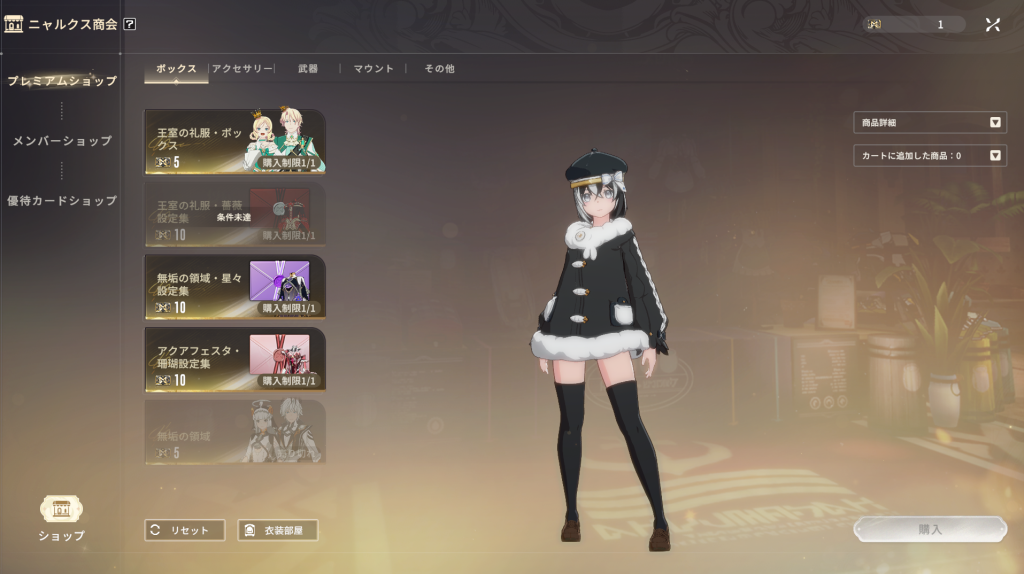Pick the アクアフェスタ・珊瑚設定集 item
The height and width of the screenshot is (574, 1024).
[x=235, y=359]
